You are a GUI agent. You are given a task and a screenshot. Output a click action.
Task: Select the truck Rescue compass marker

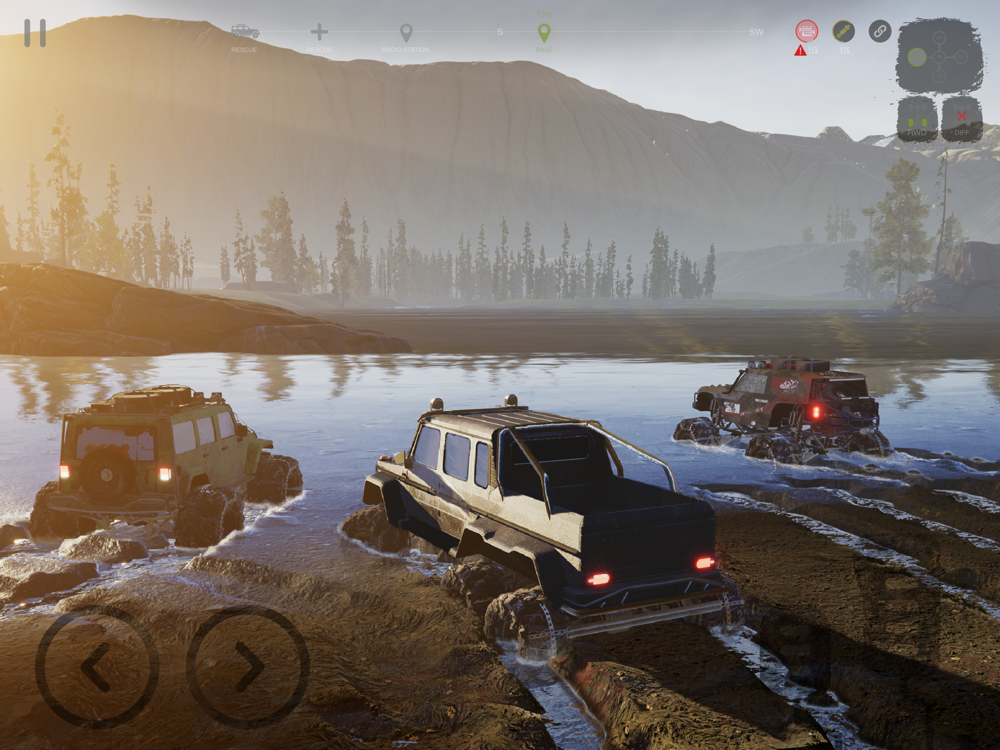pos(244,32)
